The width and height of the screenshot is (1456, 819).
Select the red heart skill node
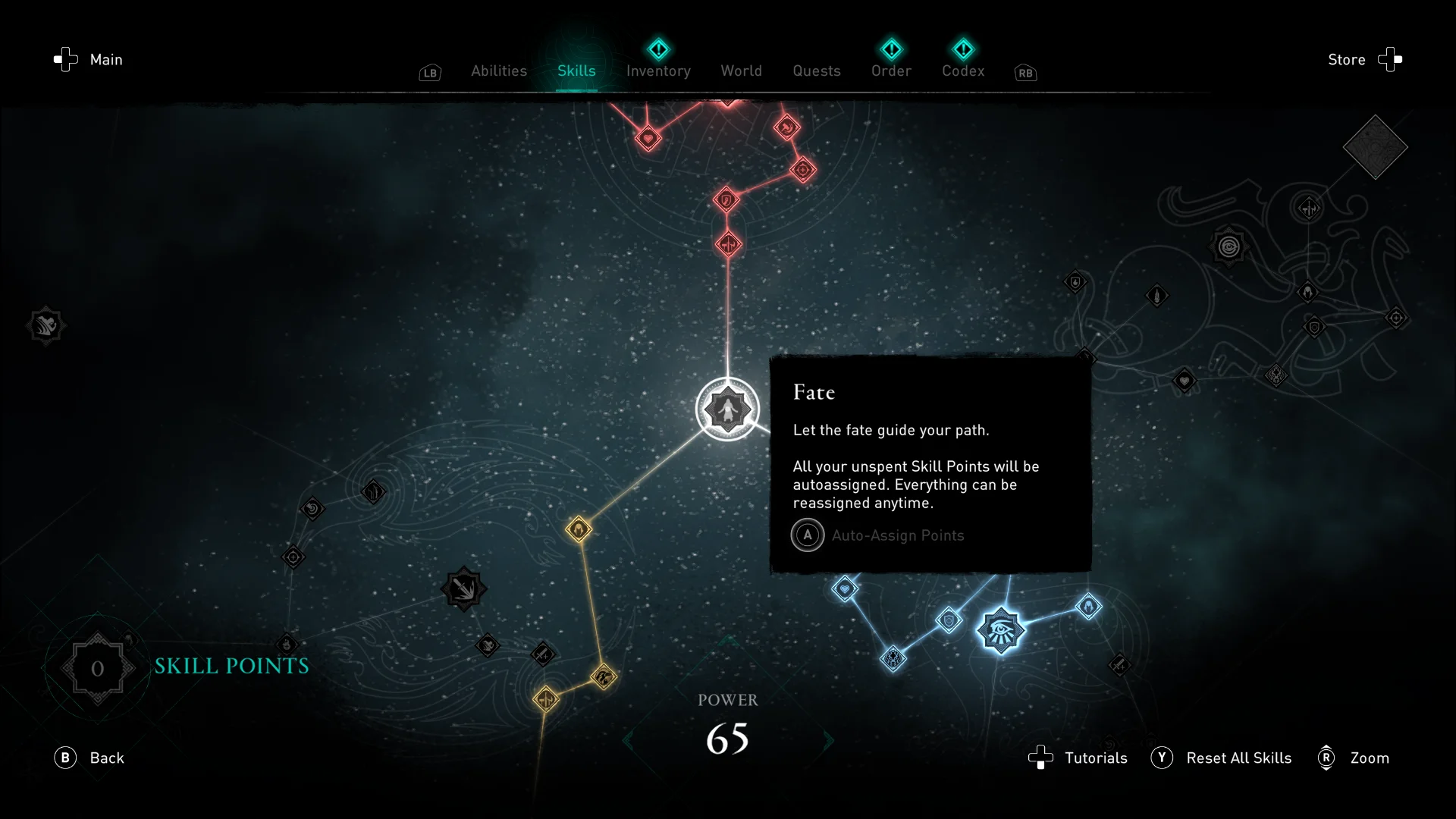tap(648, 139)
